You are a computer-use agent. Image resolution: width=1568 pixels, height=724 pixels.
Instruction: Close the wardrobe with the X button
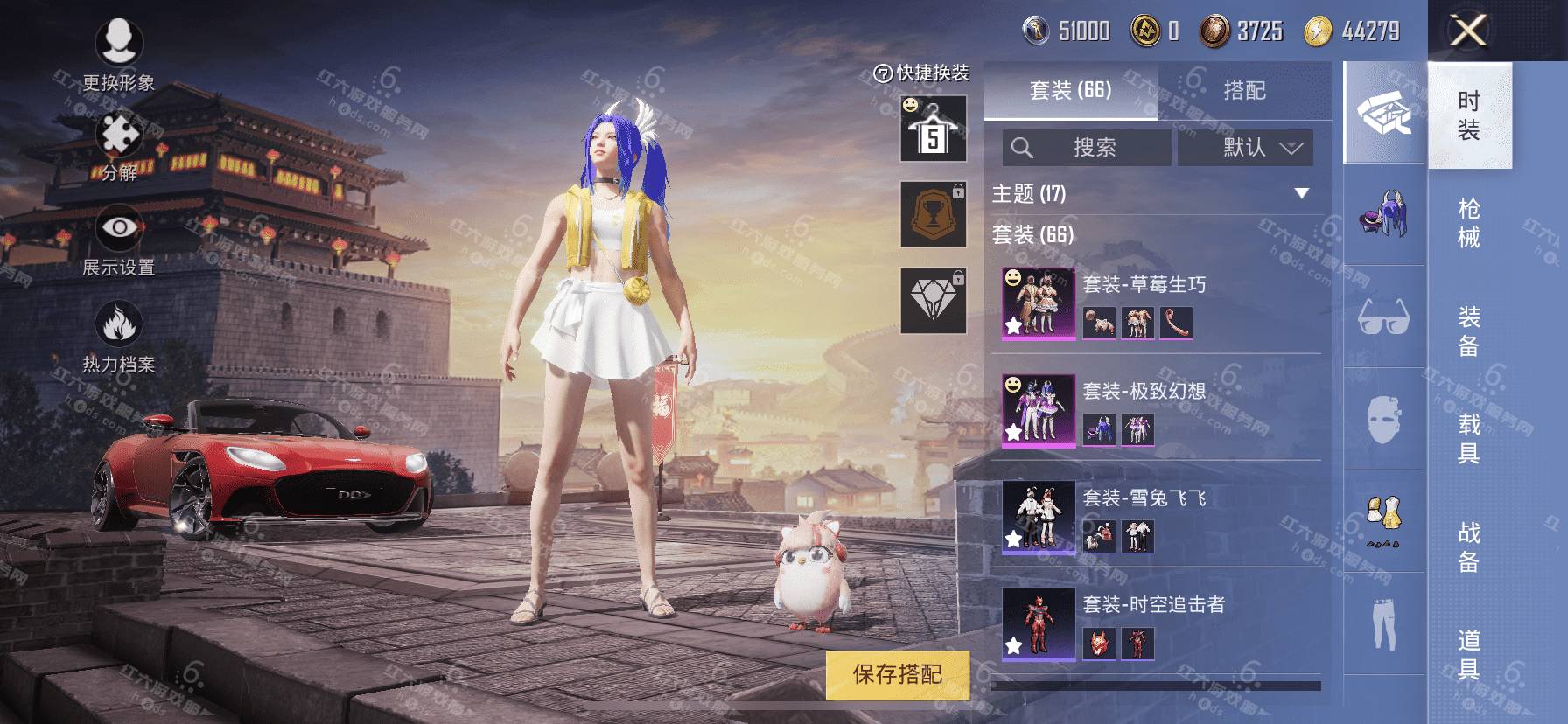(1468, 31)
